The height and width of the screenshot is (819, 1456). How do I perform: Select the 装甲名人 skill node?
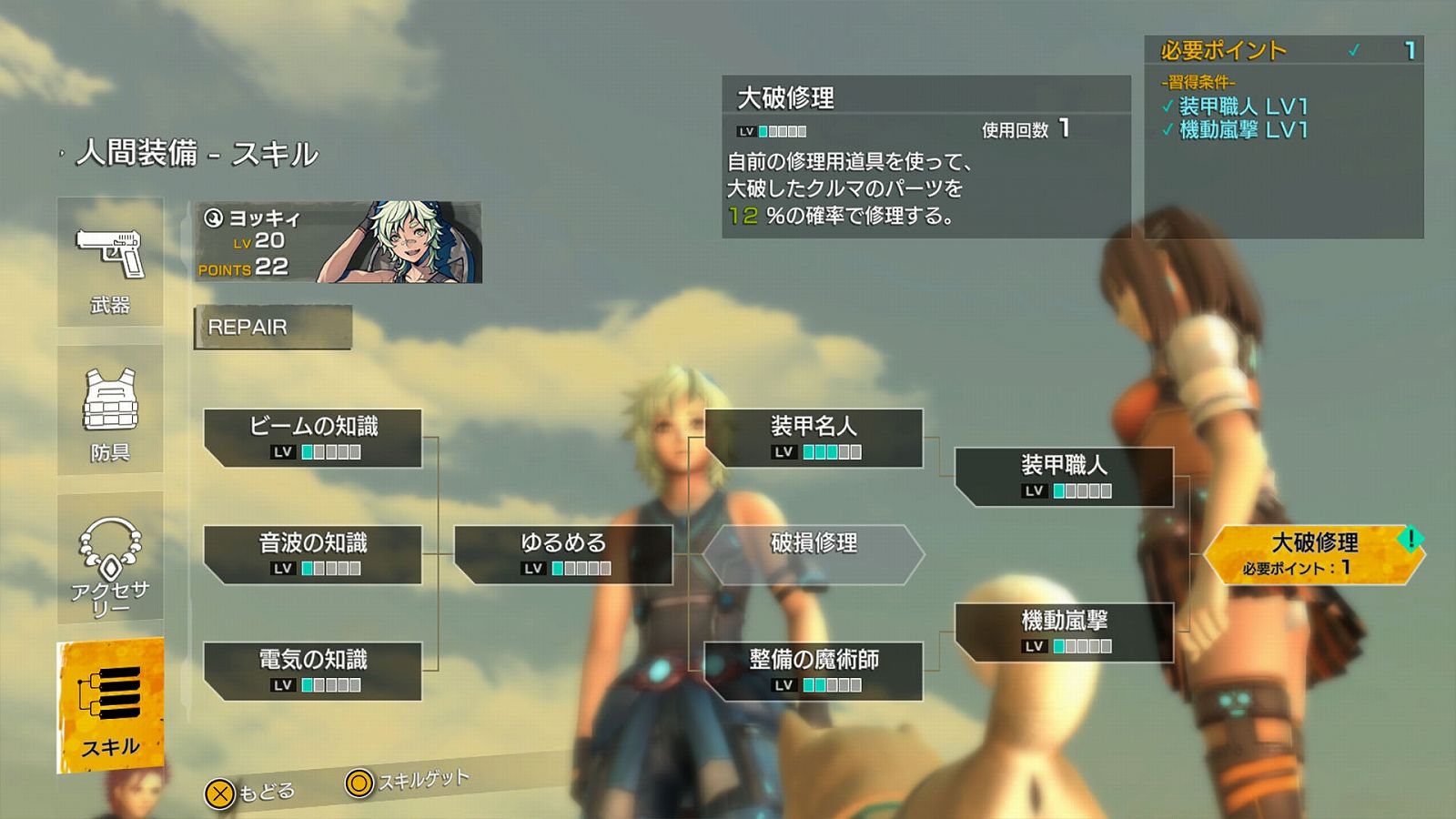click(814, 438)
